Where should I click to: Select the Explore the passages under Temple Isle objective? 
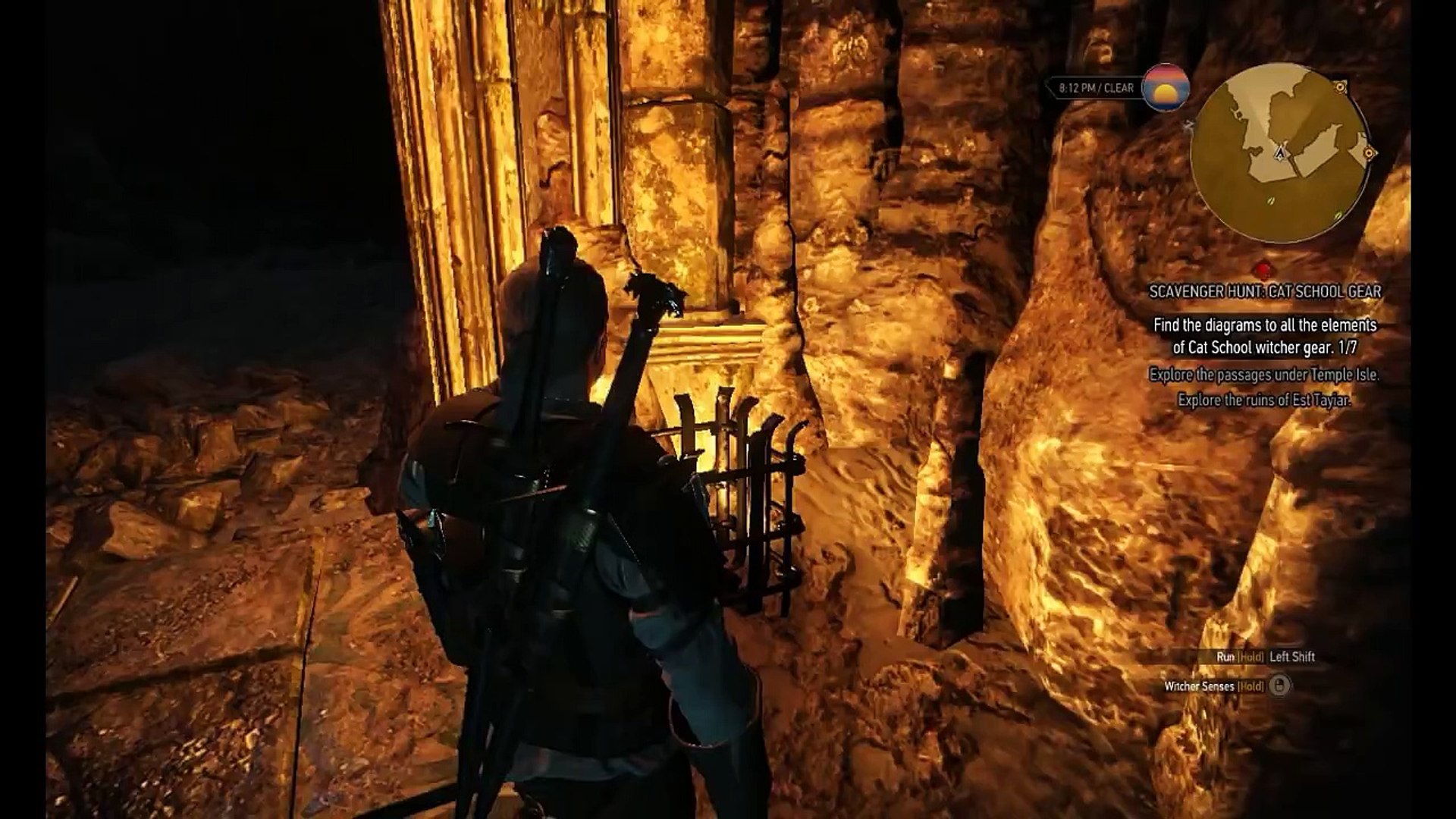pyautogui.click(x=1264, y=375)
